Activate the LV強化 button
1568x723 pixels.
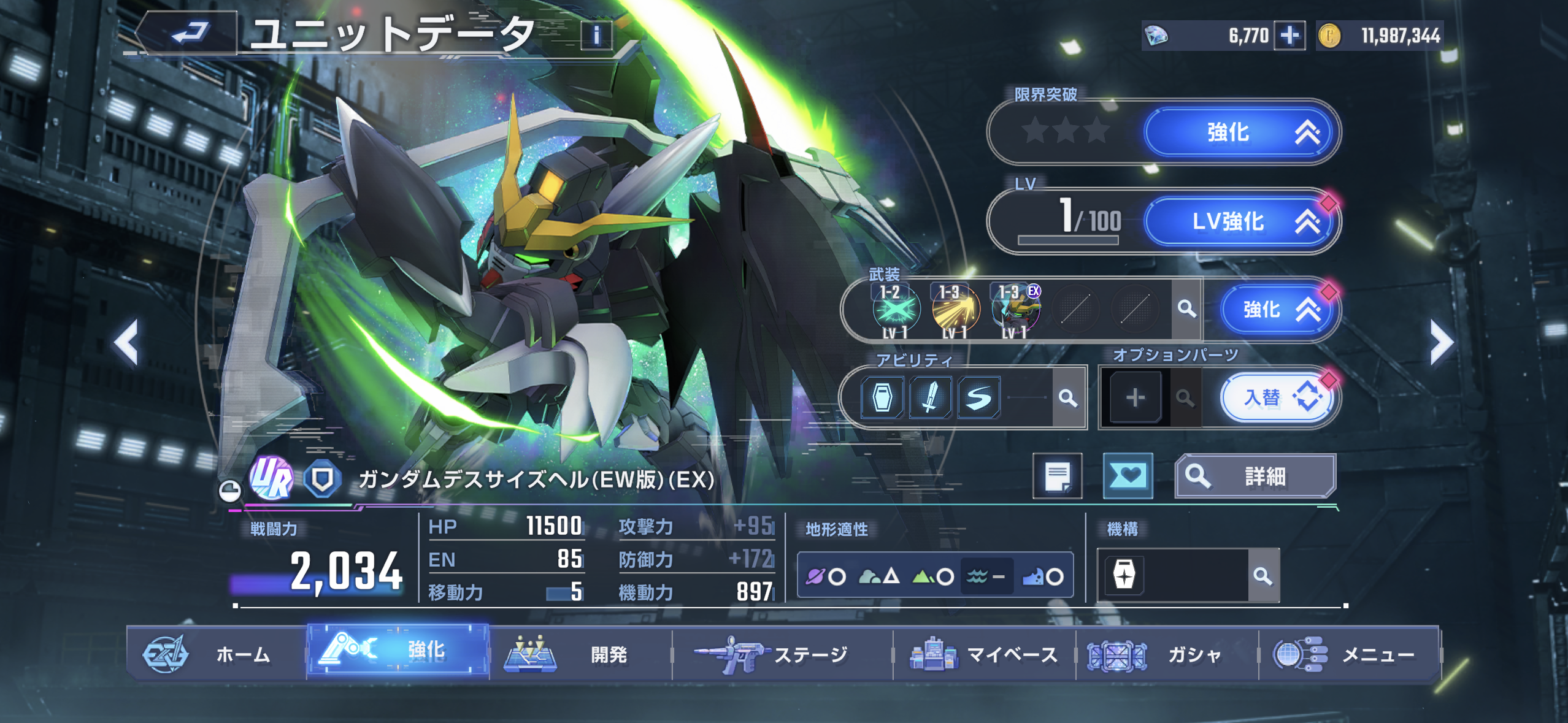coord(1240,221)
